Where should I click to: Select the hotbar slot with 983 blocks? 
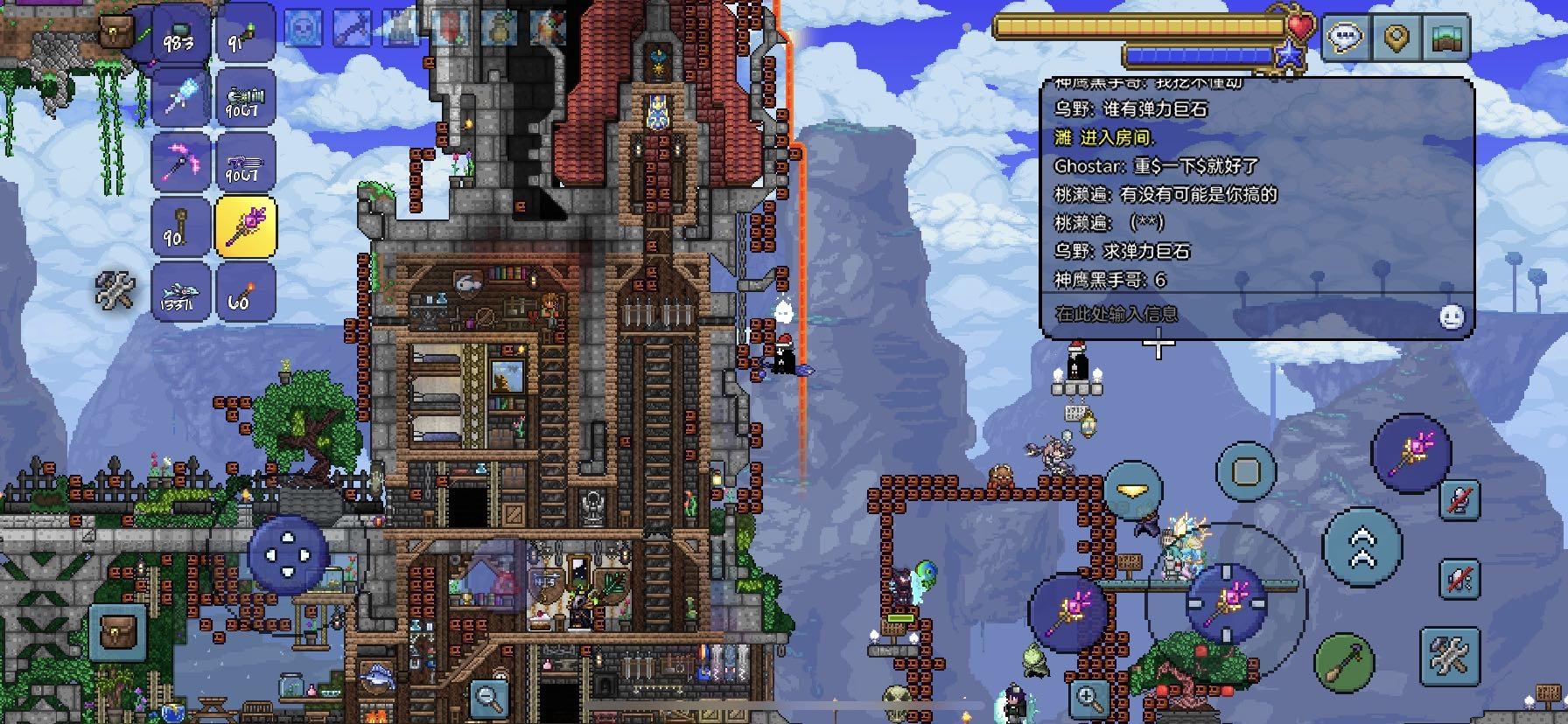pos(180,37)
